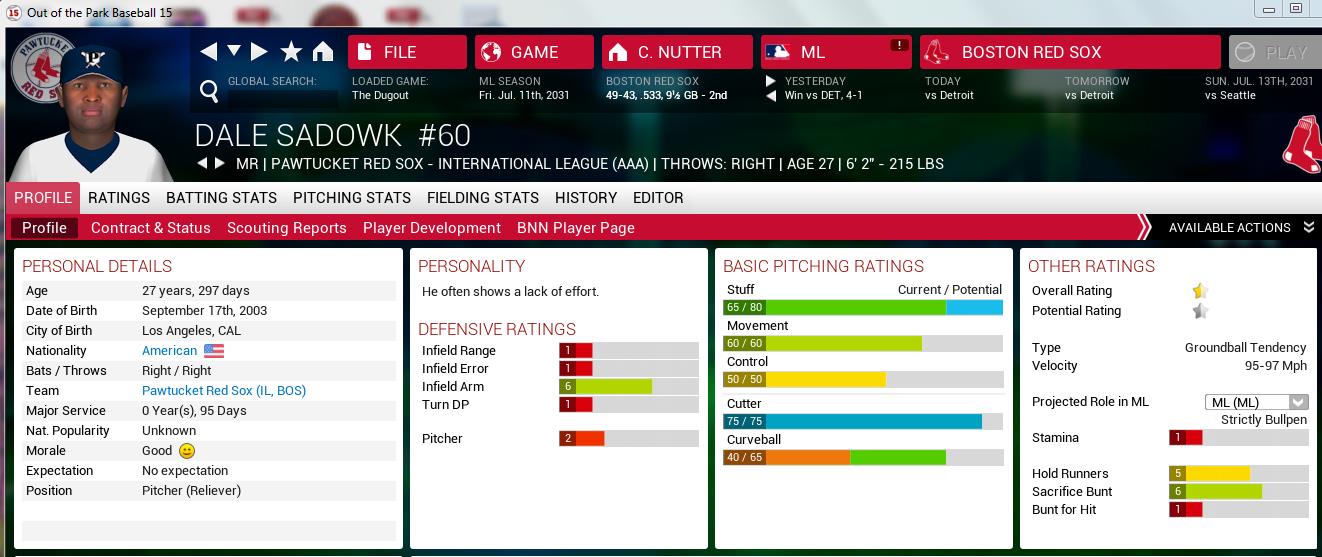The image size is (1322, 557).
Task: Switch to the BATTING STATS tab
Action: 221,198
